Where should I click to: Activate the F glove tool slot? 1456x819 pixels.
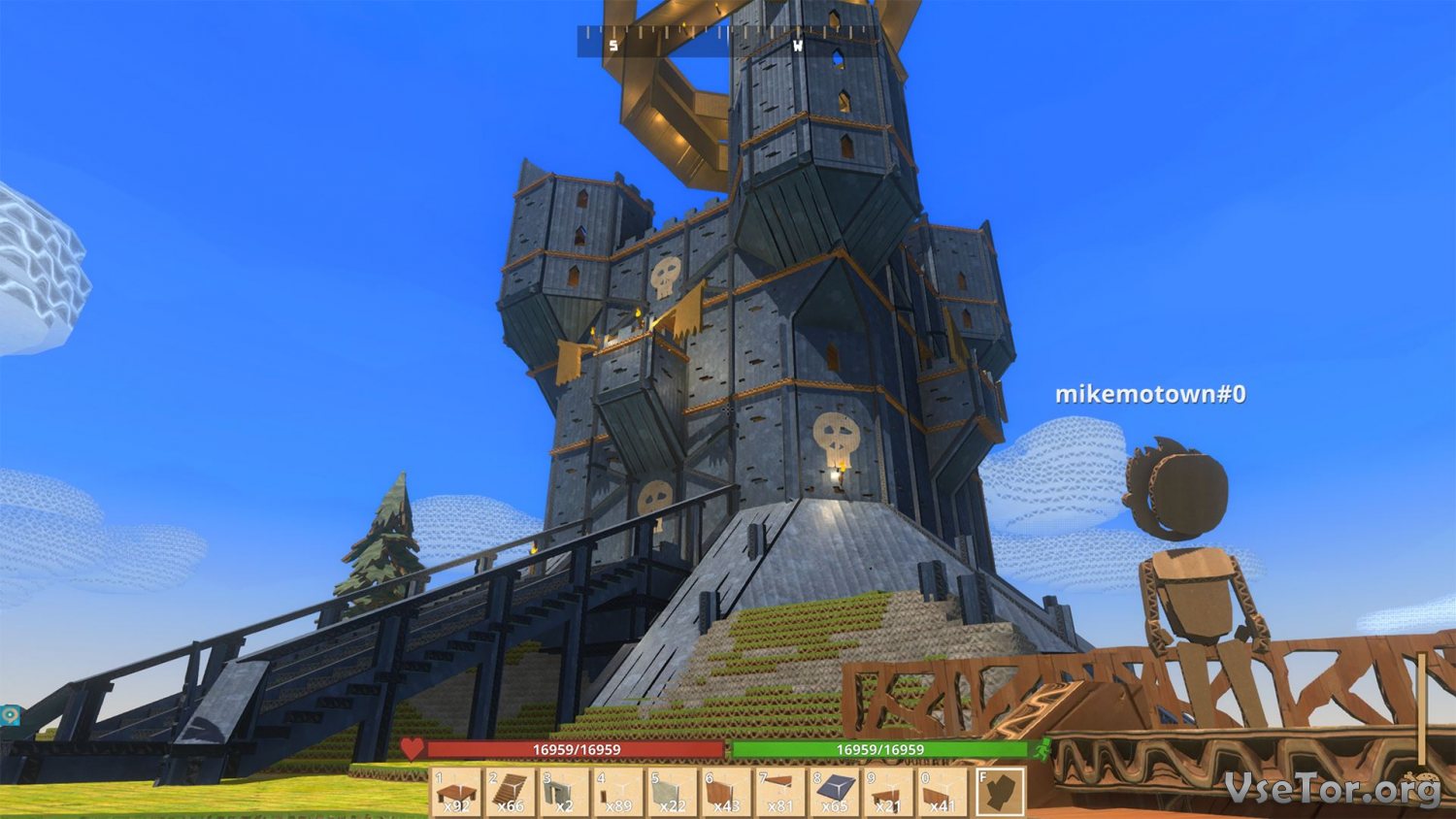[x=1000, y=792]
